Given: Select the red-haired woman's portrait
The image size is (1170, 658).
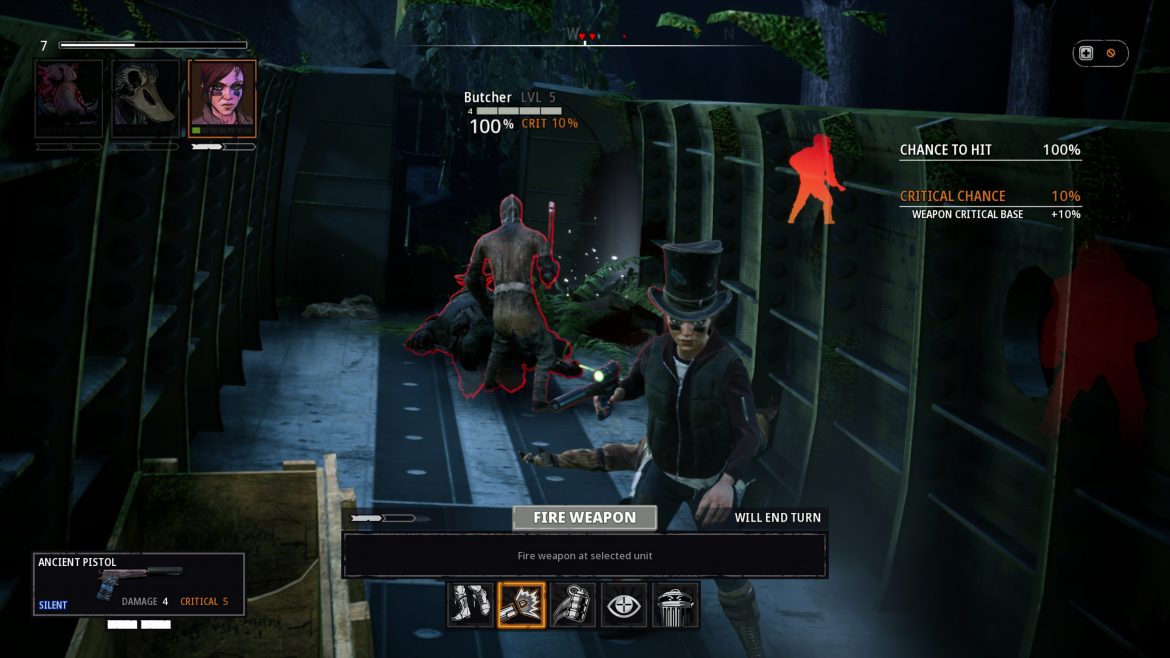Looking at the screenshot, I should (x=222, y=98).
